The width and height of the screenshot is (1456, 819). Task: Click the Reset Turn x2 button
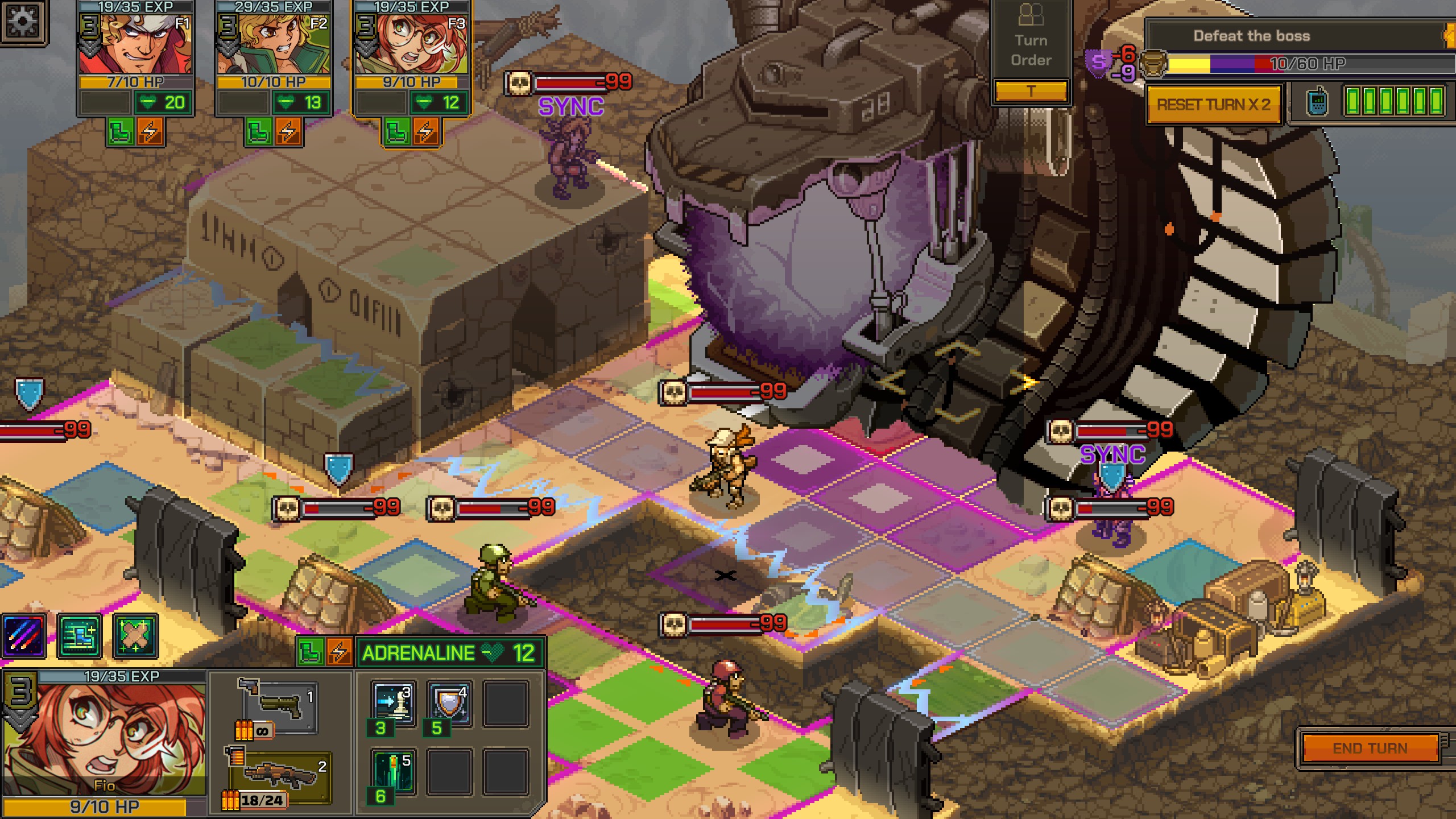pos(1213,105)
